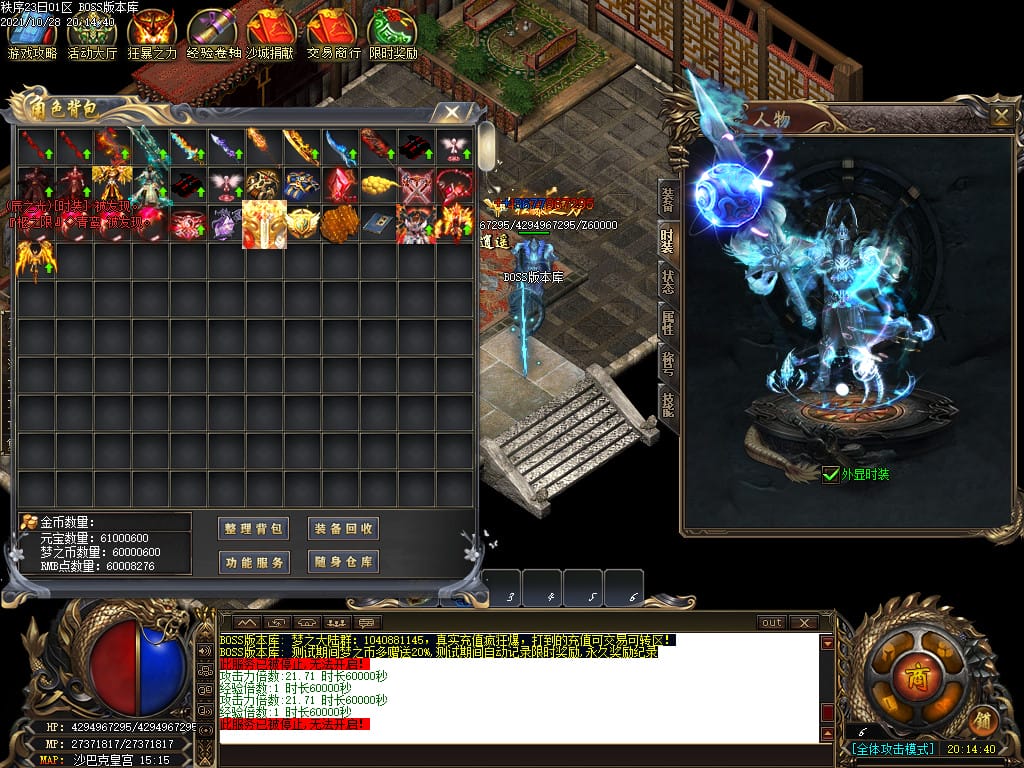Open the 经验卷轴 experience scroll icon
Screen dimensions: 1024x768
(213, 34)
